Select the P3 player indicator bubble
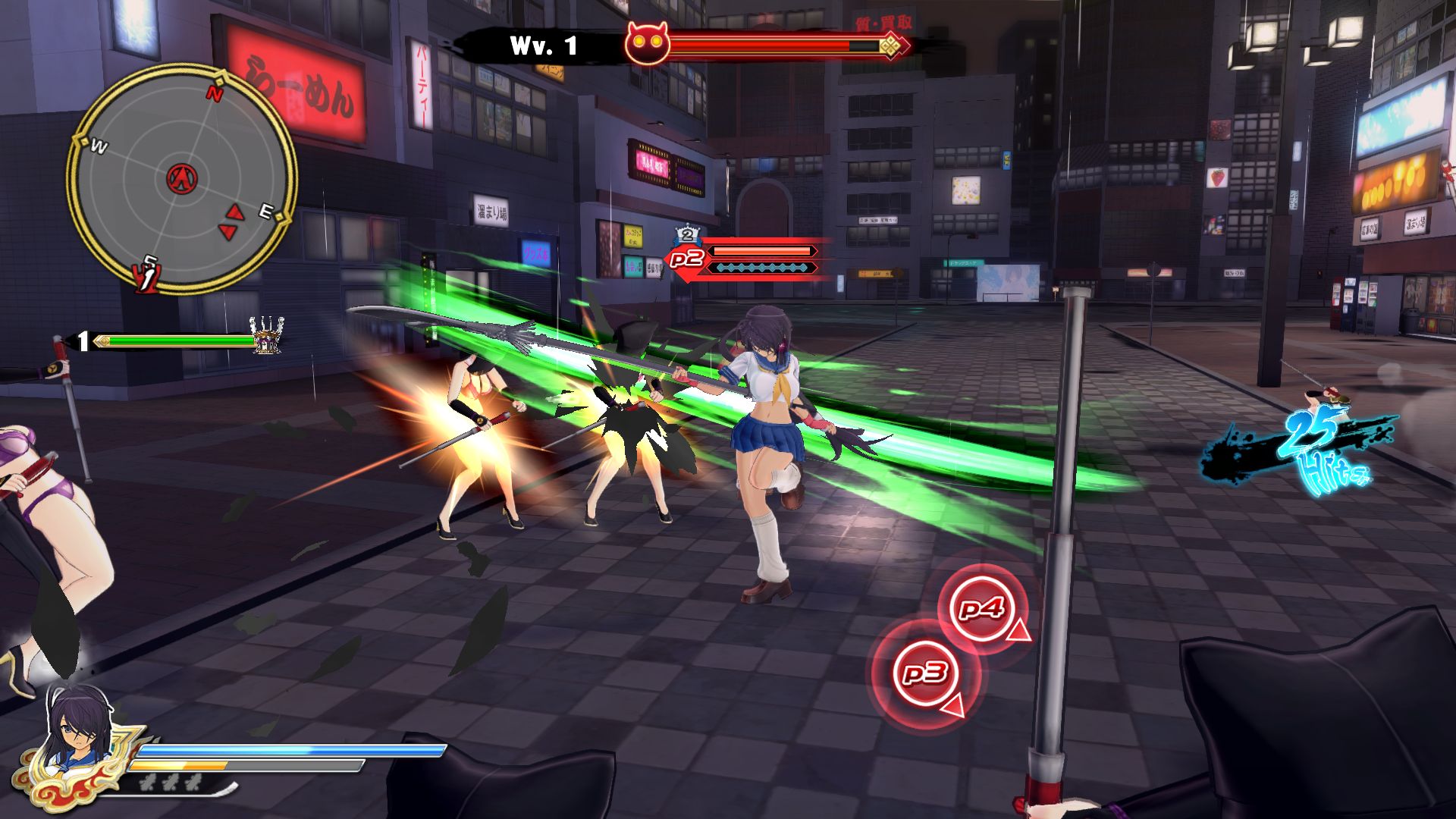Viewport: 1456px width, 819px height. tap(925, 673)
